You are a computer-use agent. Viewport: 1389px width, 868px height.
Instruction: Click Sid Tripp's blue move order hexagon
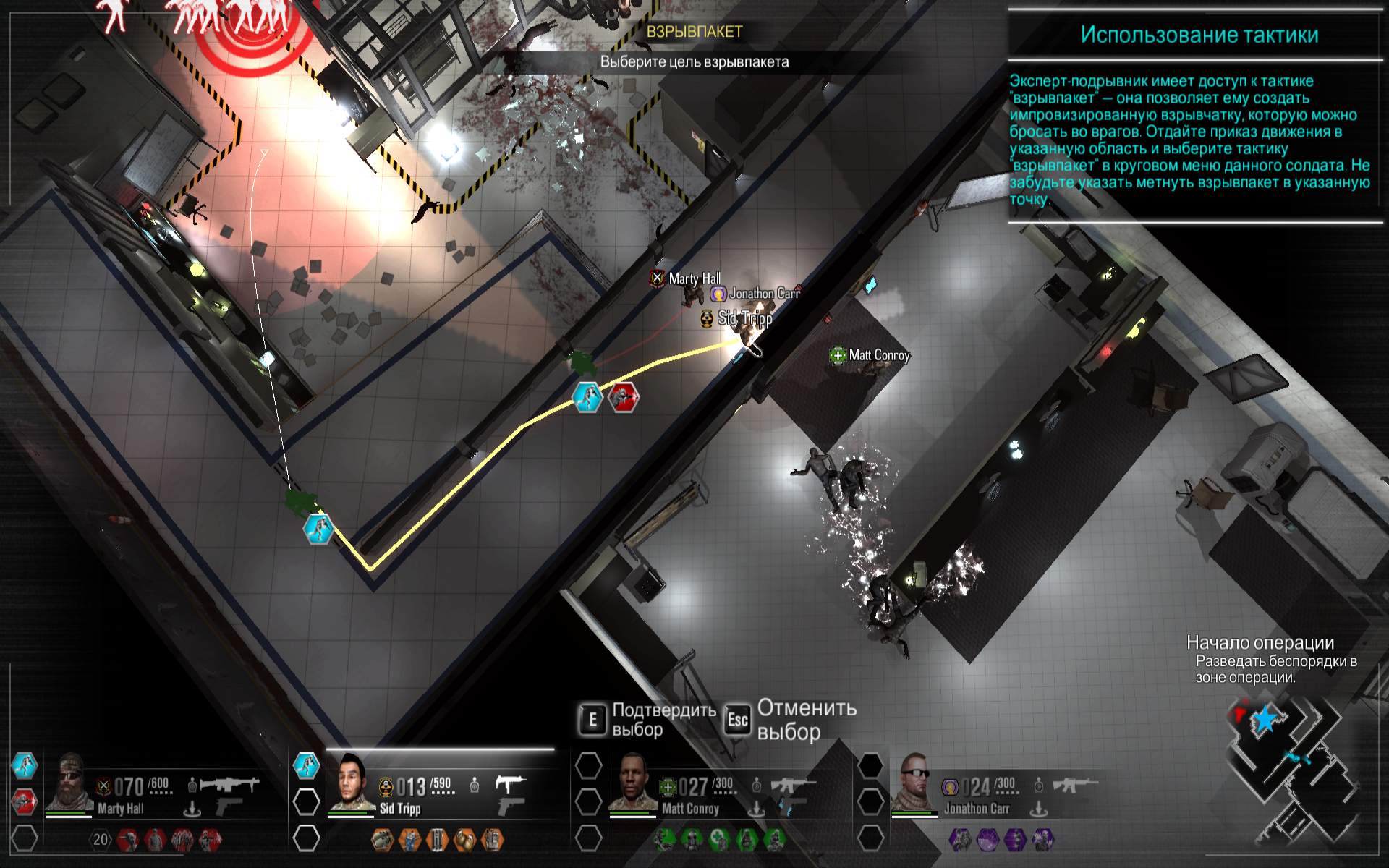pyautogui.click(x=306, y=765)
